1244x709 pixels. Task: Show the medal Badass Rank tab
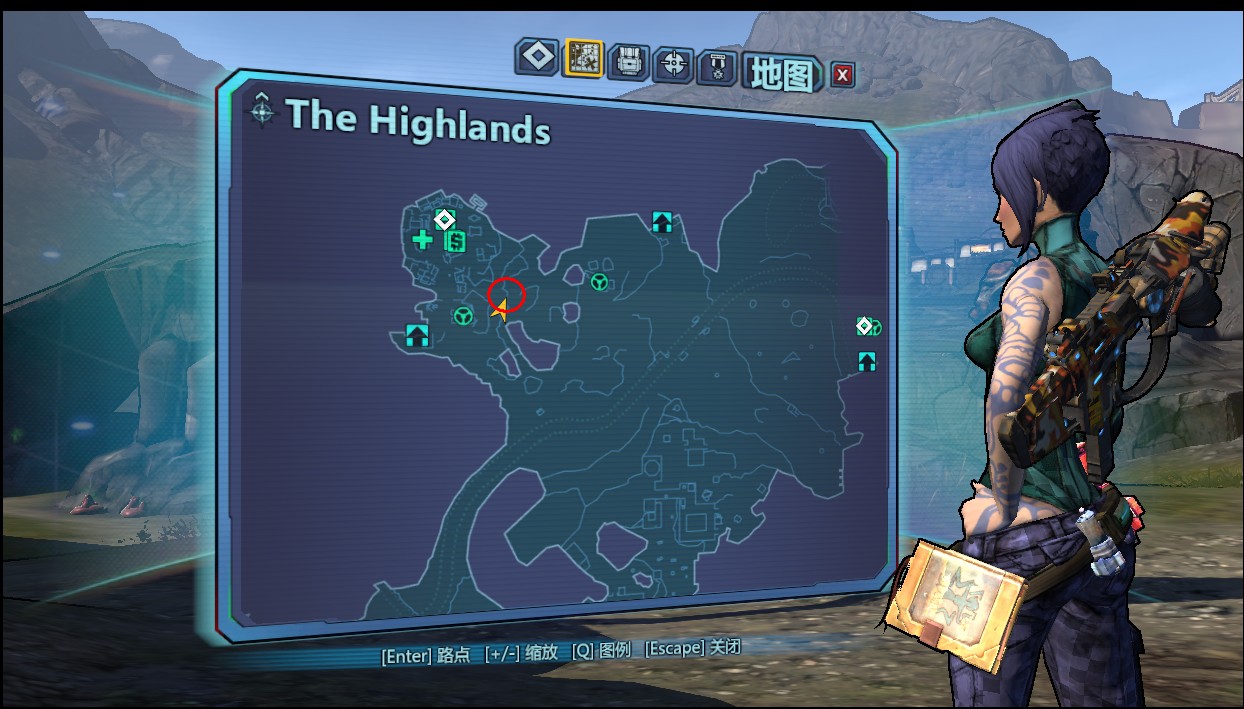[716, 68]
